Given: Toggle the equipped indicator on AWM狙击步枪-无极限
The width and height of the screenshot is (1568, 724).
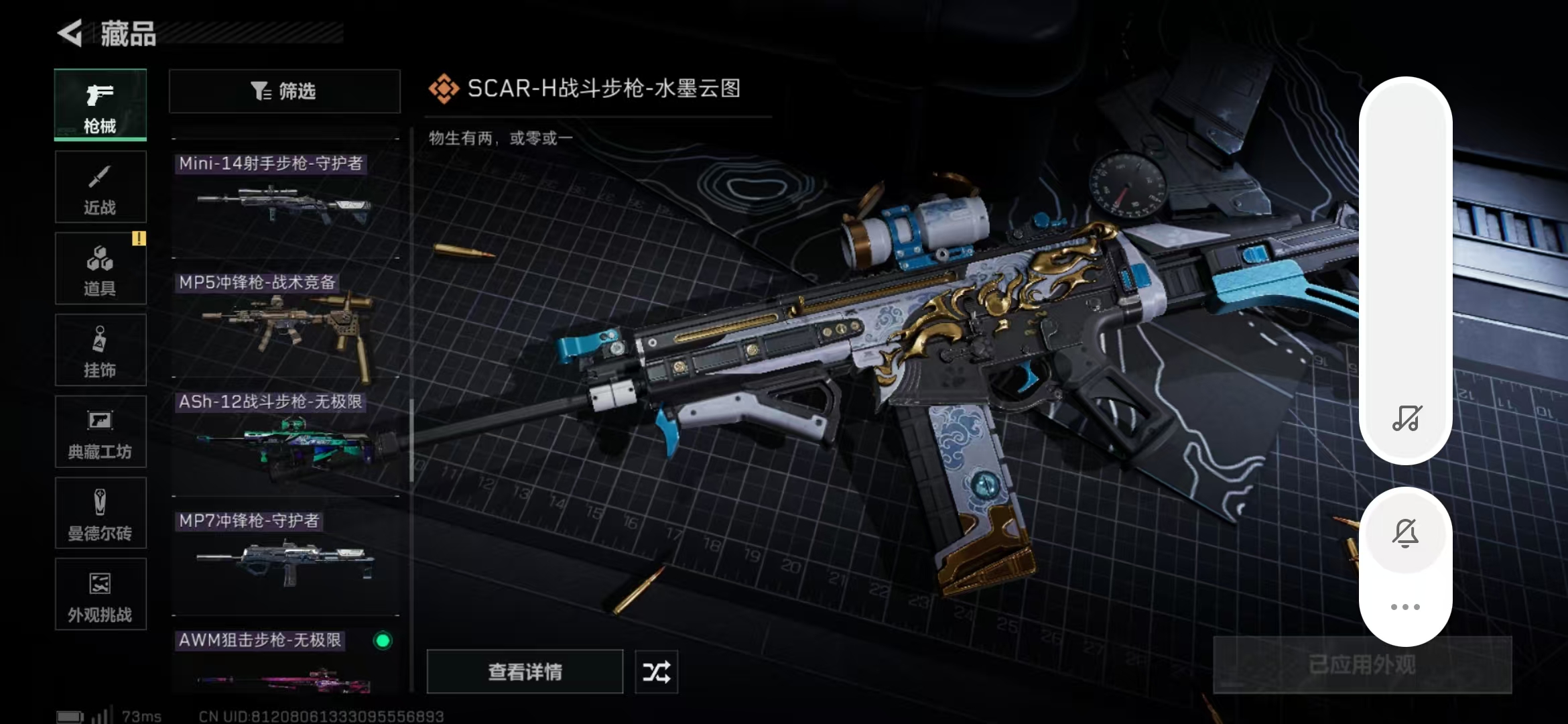Looking at the screenshot, I should (382, 642).
